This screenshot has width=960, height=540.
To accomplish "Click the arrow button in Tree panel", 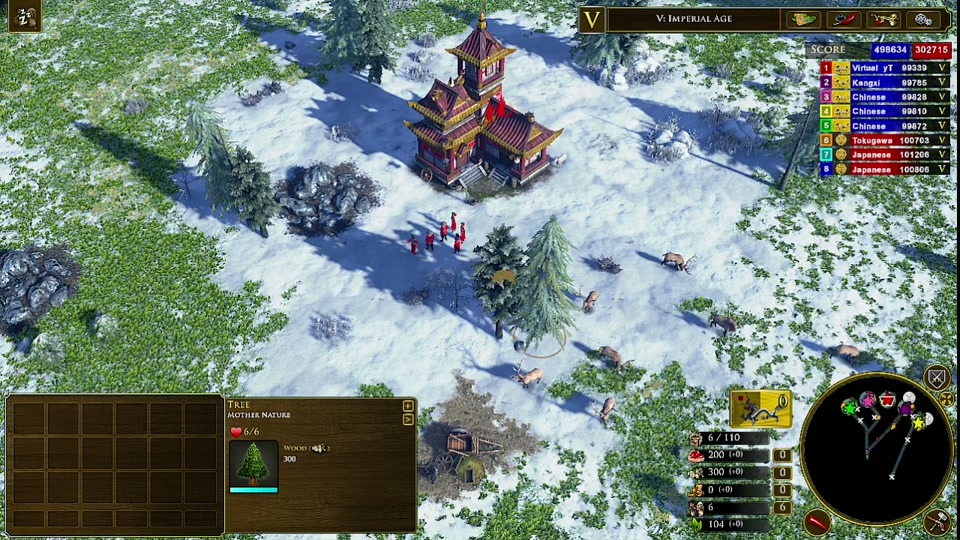I will [x=408, y=419].
